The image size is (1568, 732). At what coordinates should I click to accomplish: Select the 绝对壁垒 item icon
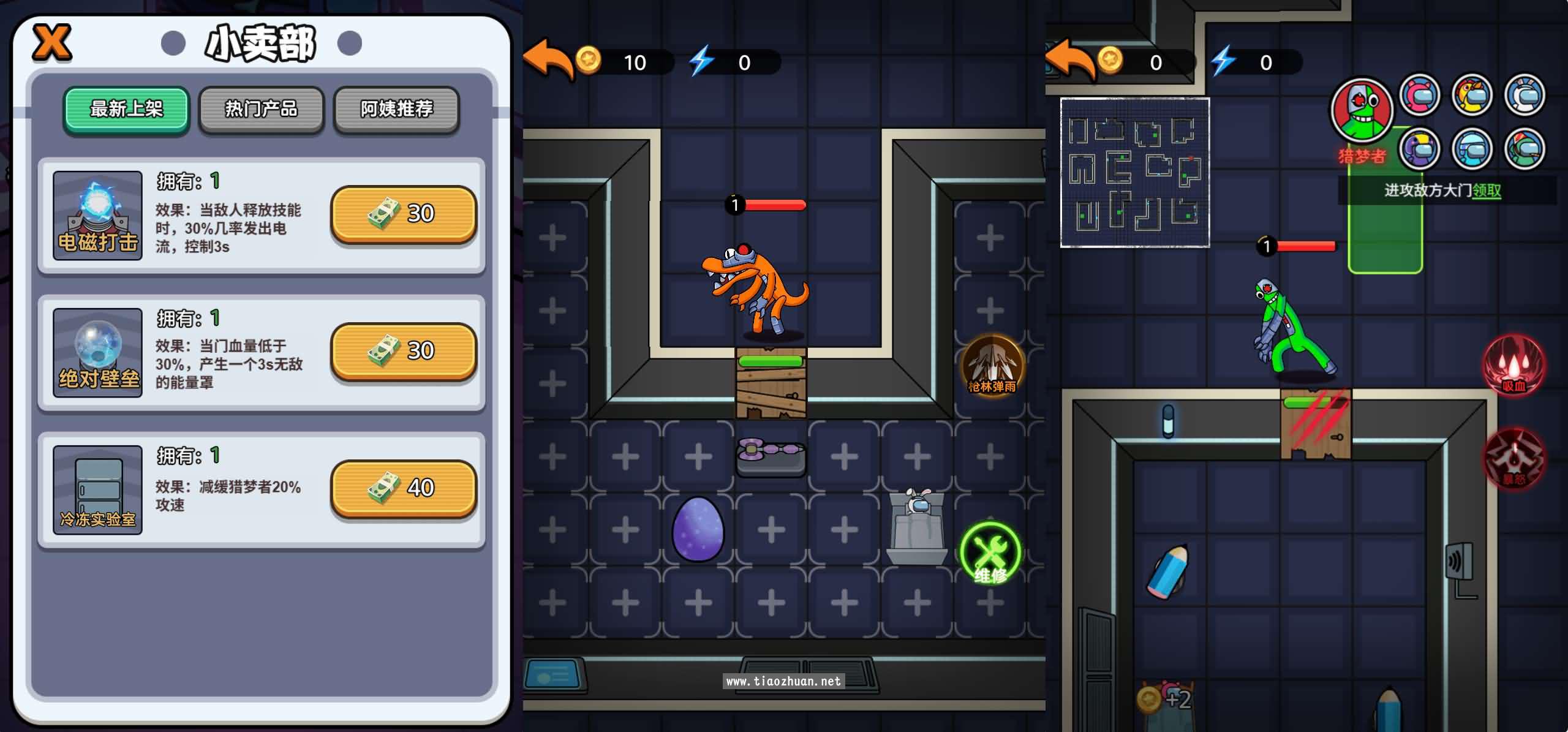[x=97, y=352]
